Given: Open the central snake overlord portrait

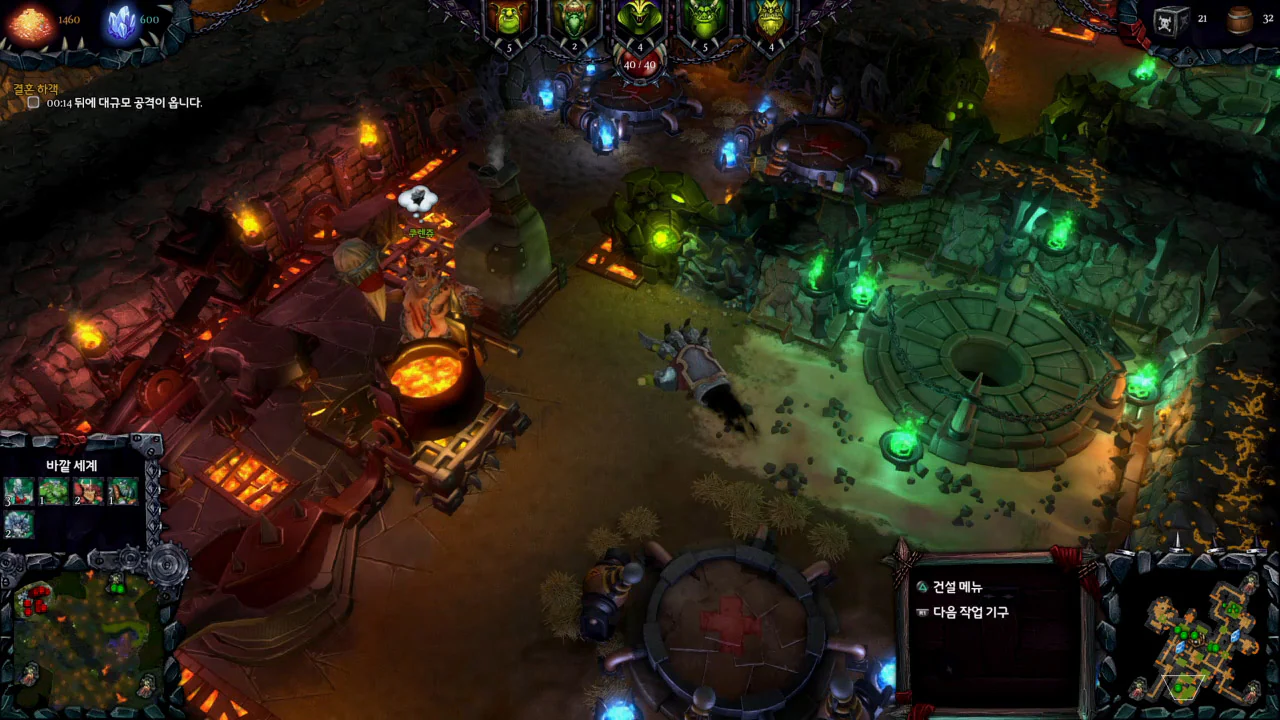Looking at the screenshot, I should pyautogui.click(x=640, y=18).
